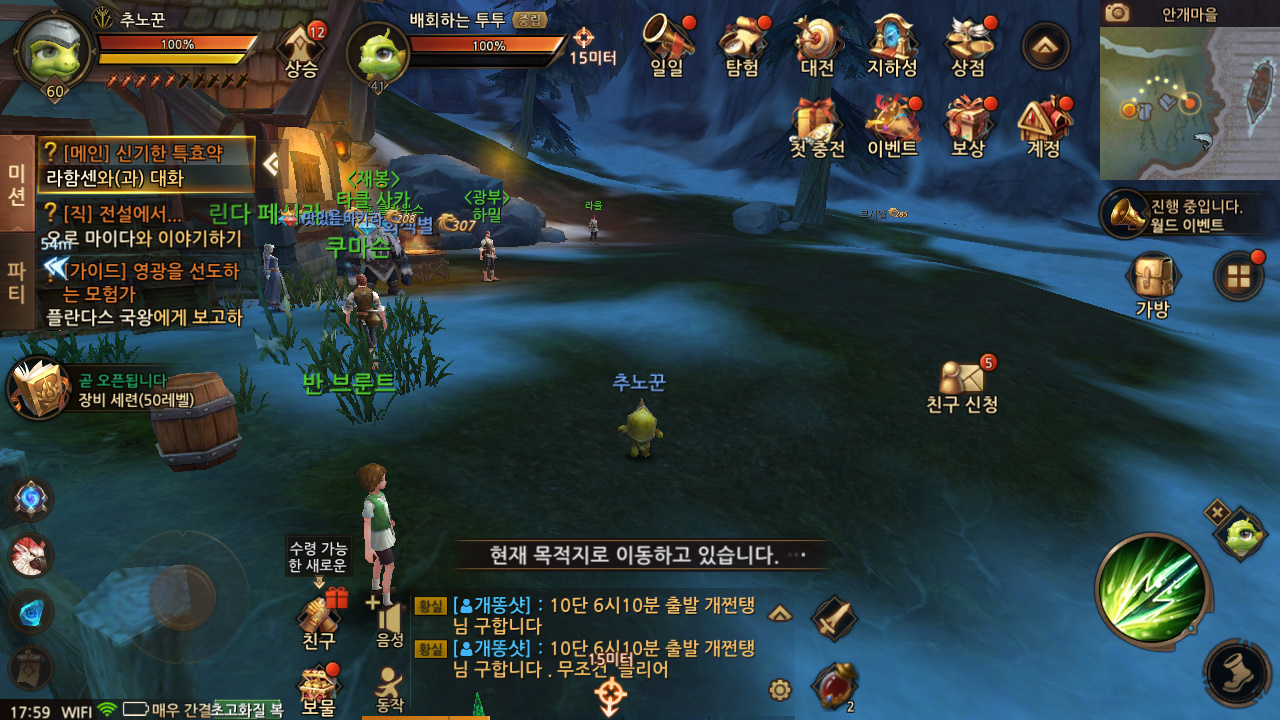Select the 신기한 특효약 main quest
Screen dimensions: 1280x720
point(146,165)
